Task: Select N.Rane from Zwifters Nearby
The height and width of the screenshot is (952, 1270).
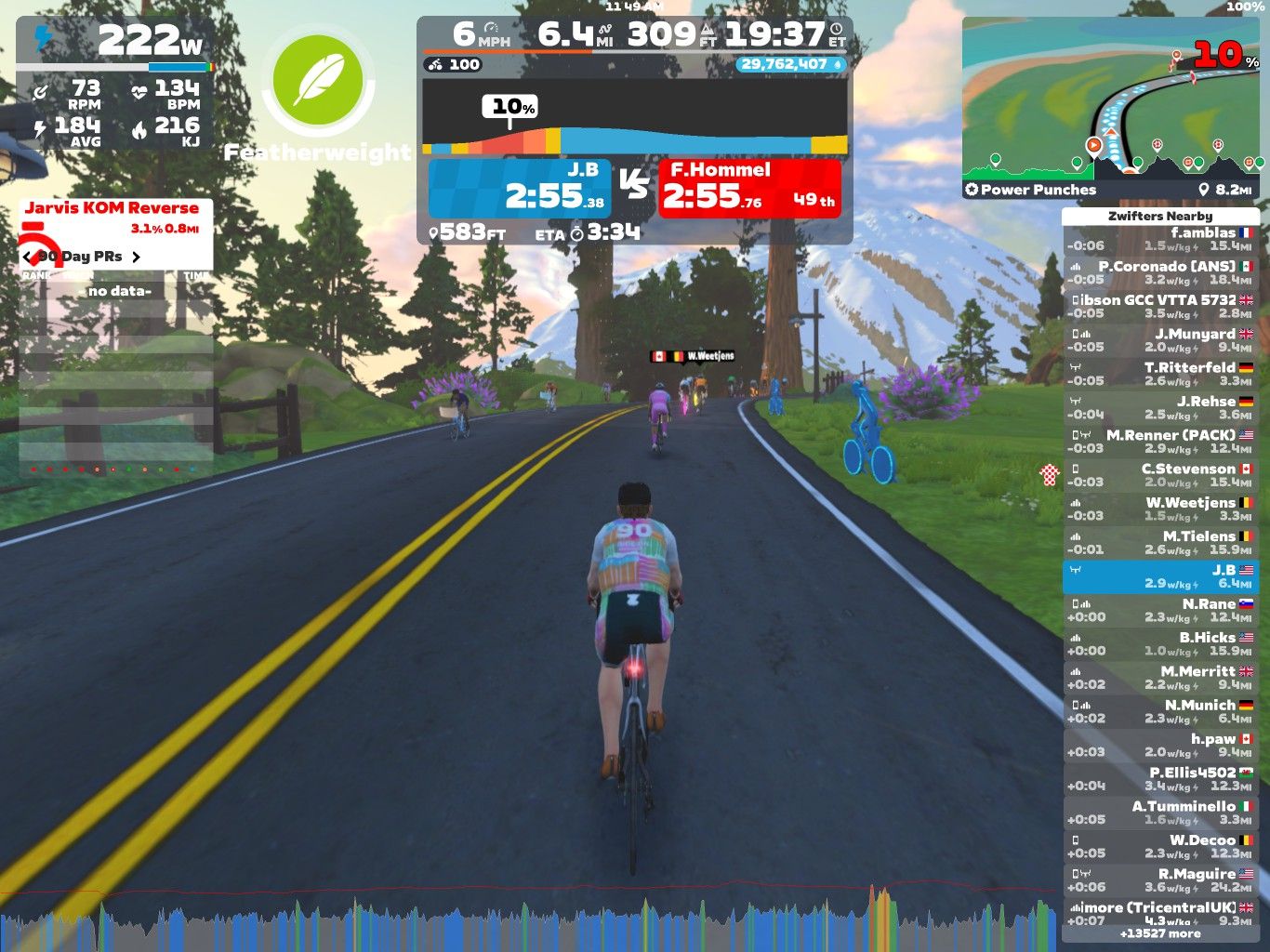Action: pos(1159,611)
